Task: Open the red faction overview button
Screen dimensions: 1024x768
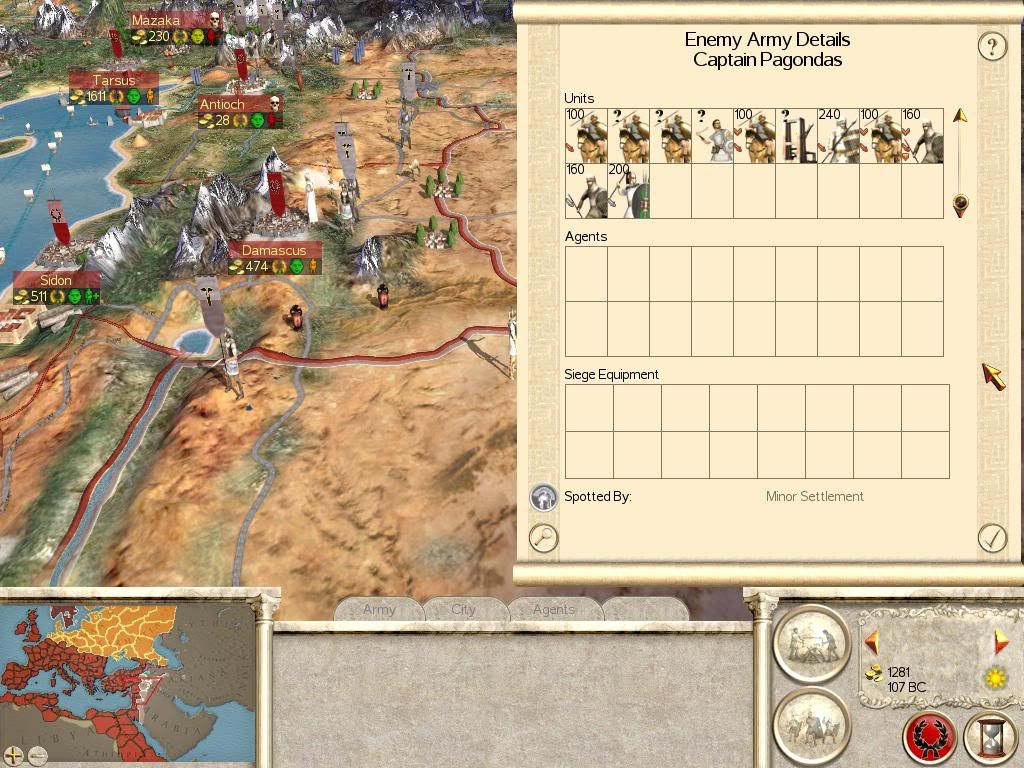Action: (x=930, y=737)
